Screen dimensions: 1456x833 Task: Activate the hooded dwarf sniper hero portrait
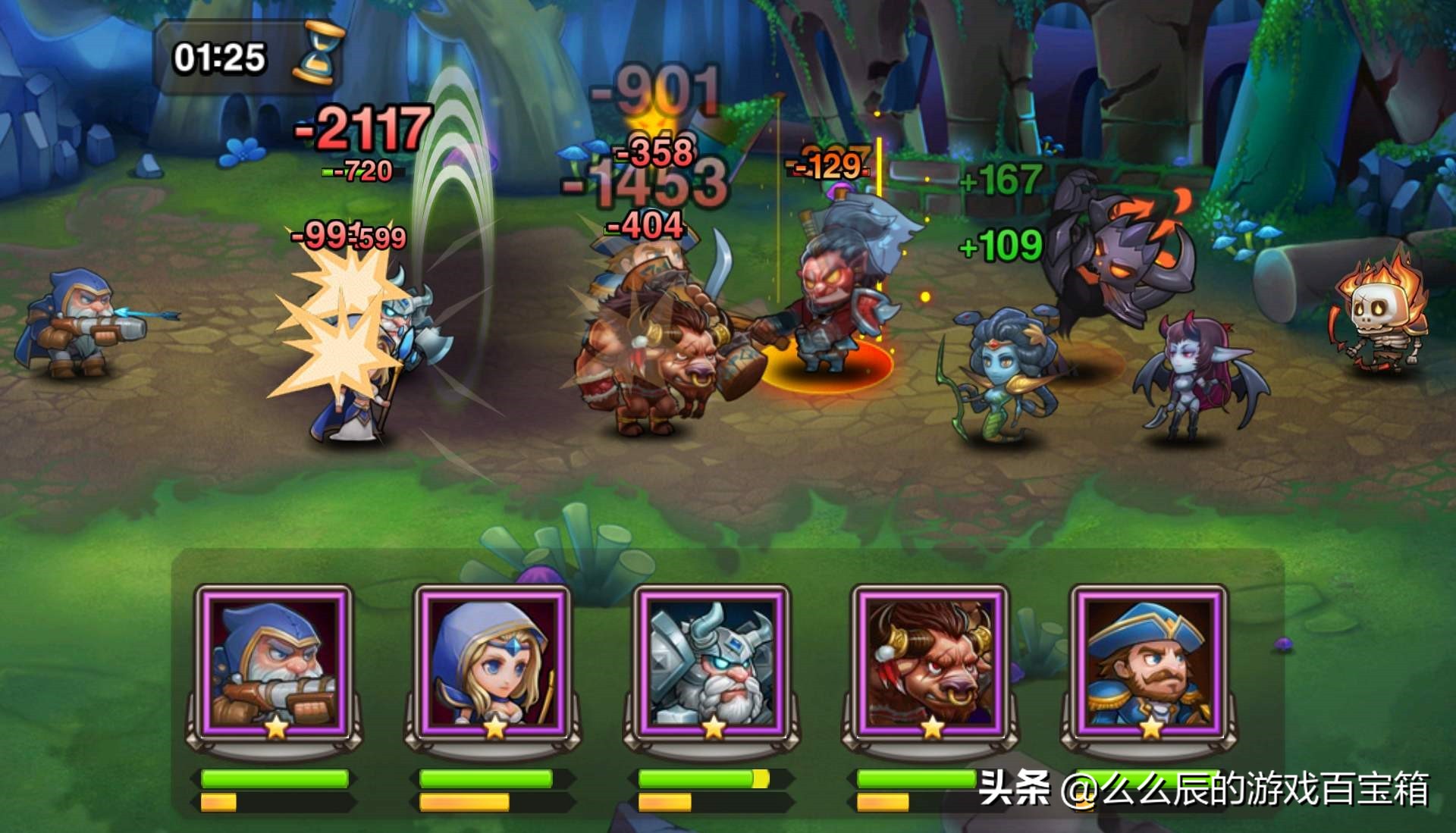click(275, 663)
